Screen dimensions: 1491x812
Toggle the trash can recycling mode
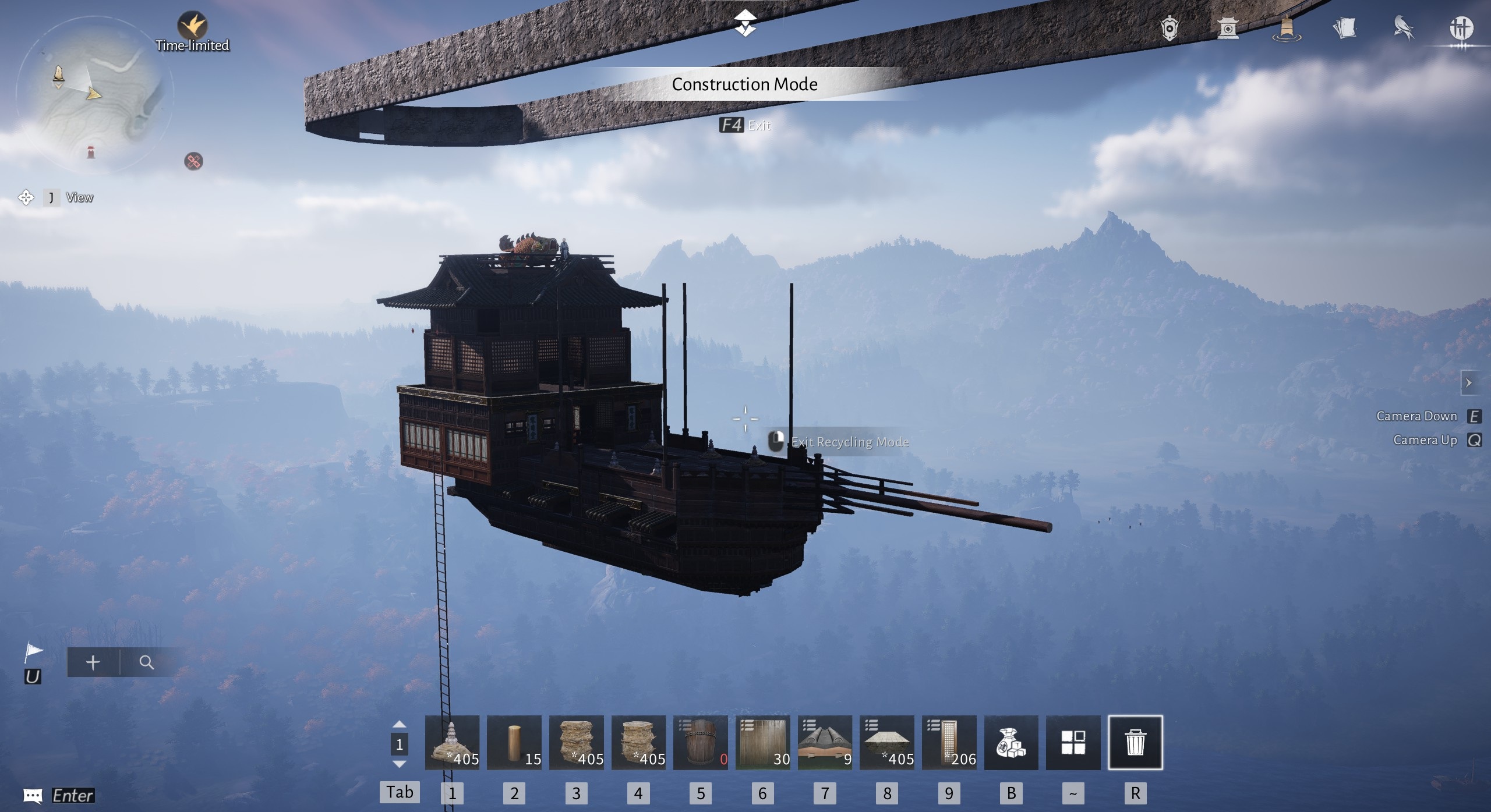pos(1135,742)
